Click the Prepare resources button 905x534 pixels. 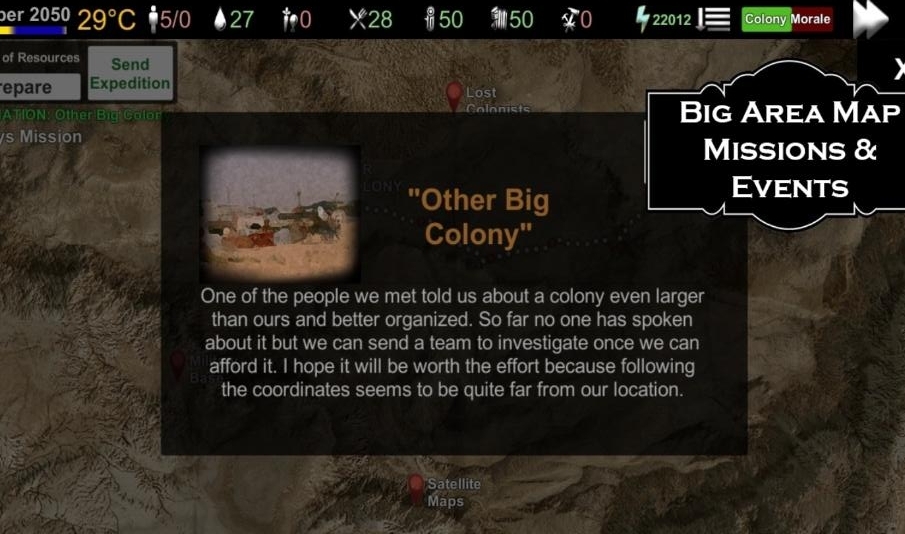pos(39,87)
